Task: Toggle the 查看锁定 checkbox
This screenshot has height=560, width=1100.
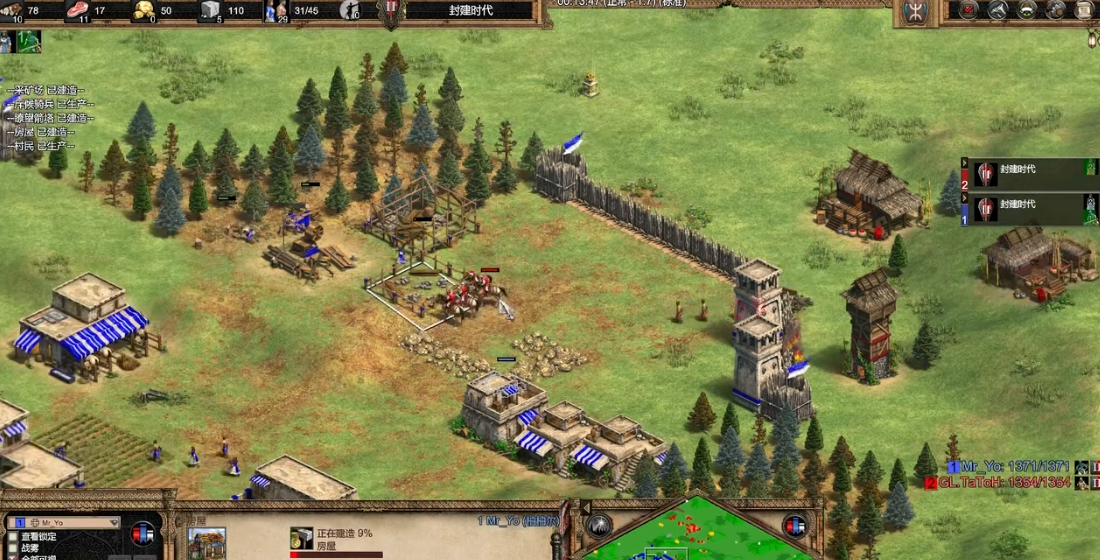Action: pos(13,536)
